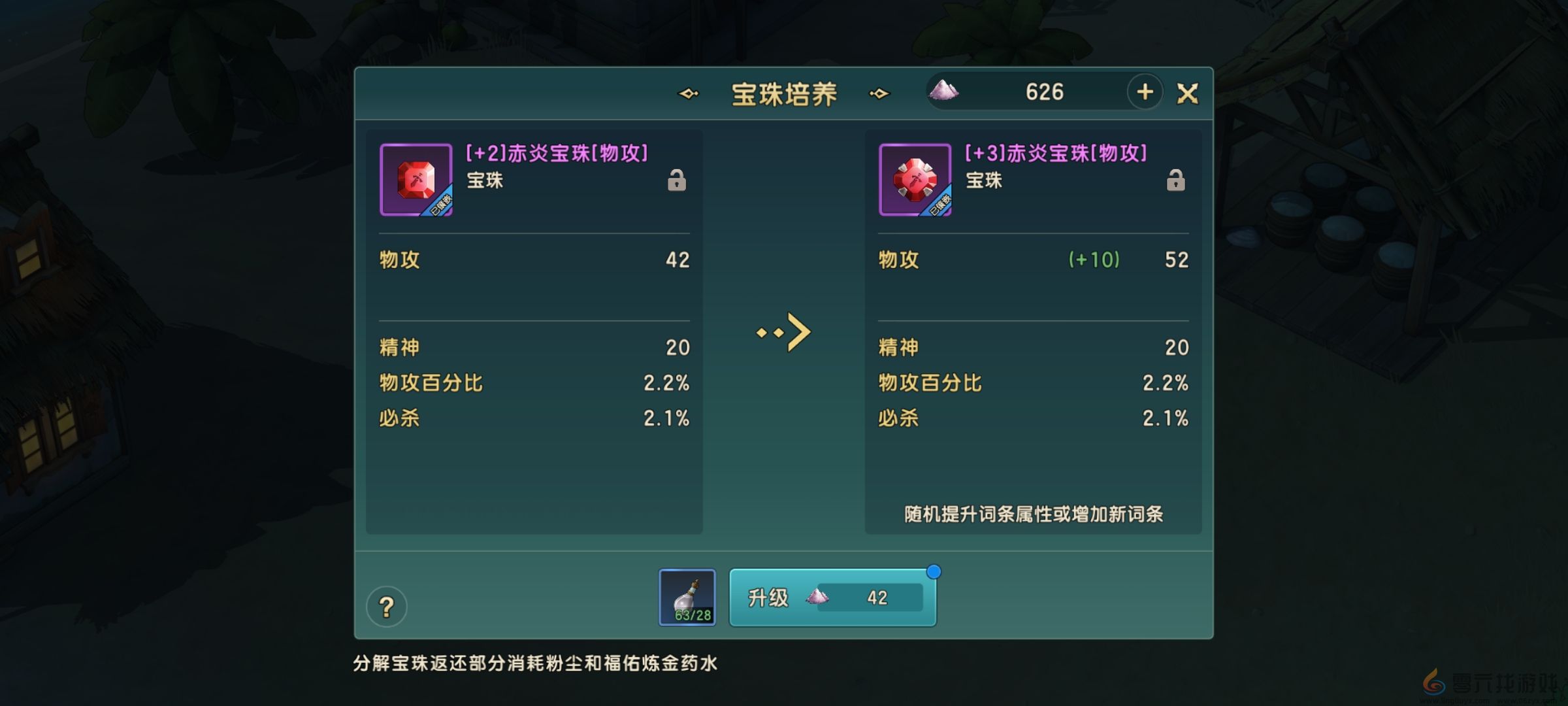Toggle the blue dot on the upgrade button
The width and height of the screenshot is (1568, 706).
934,572
